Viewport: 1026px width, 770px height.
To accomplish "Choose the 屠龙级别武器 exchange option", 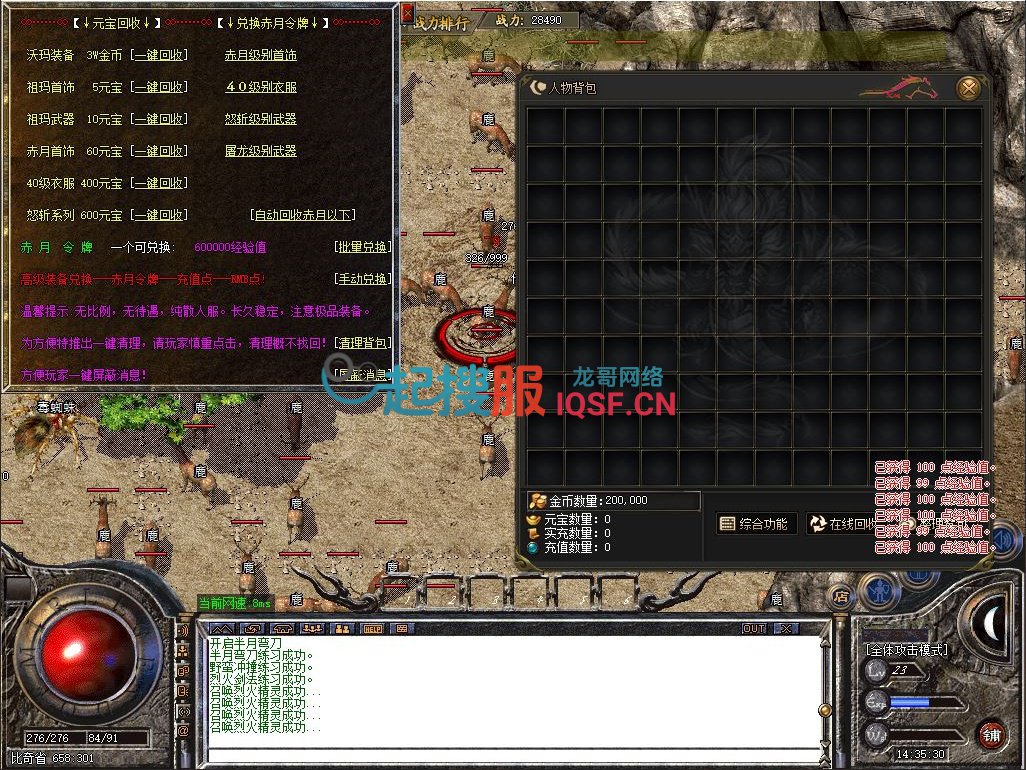I will tap(260, 151).
